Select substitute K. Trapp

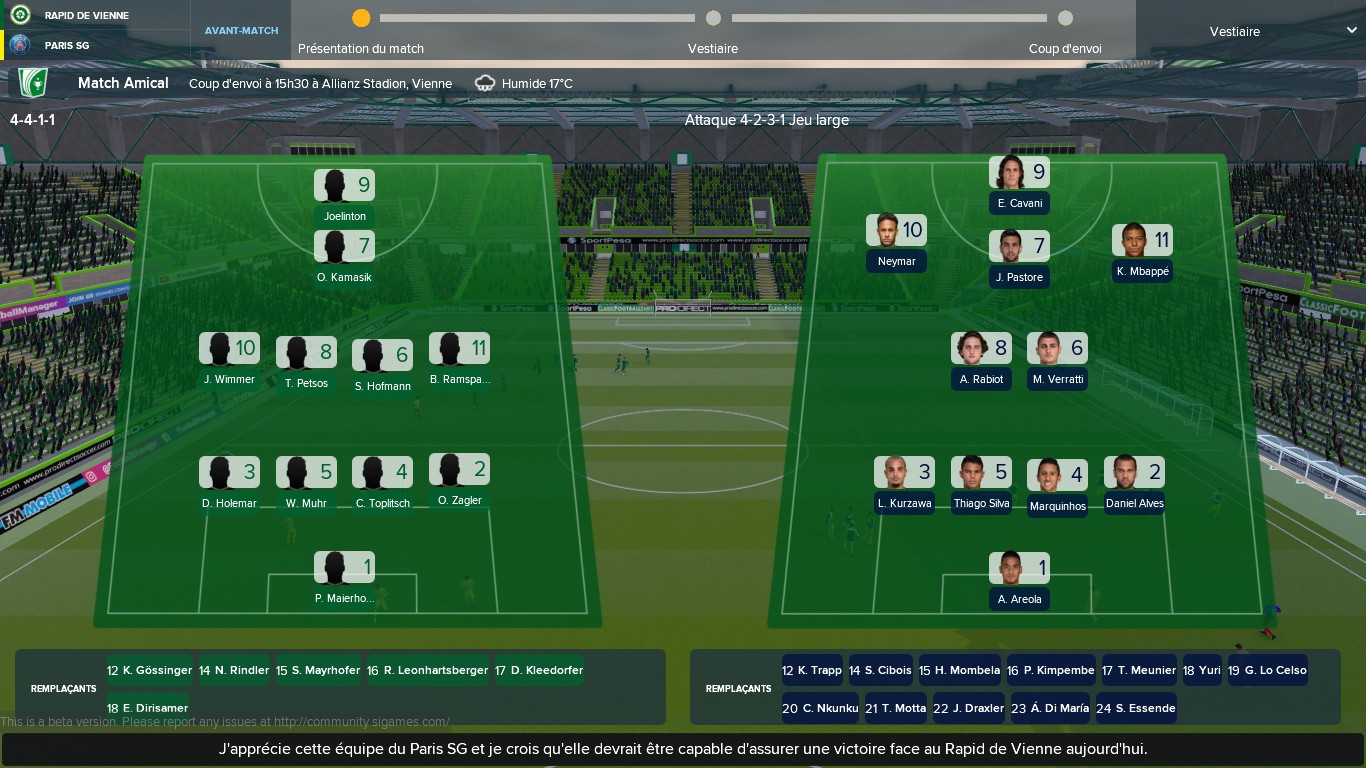(812, 670)
